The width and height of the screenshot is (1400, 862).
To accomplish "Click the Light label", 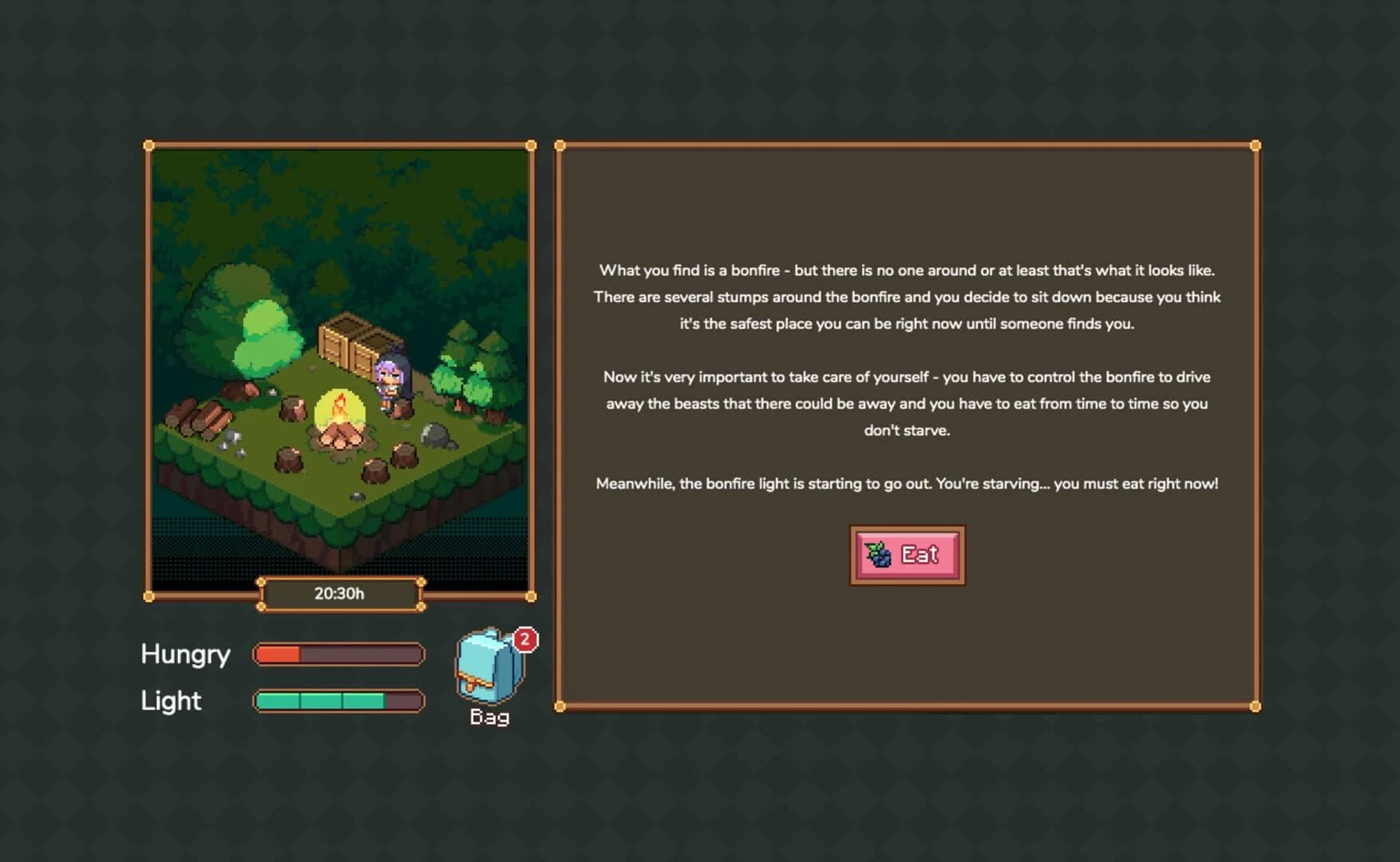I will coord(170,700).
